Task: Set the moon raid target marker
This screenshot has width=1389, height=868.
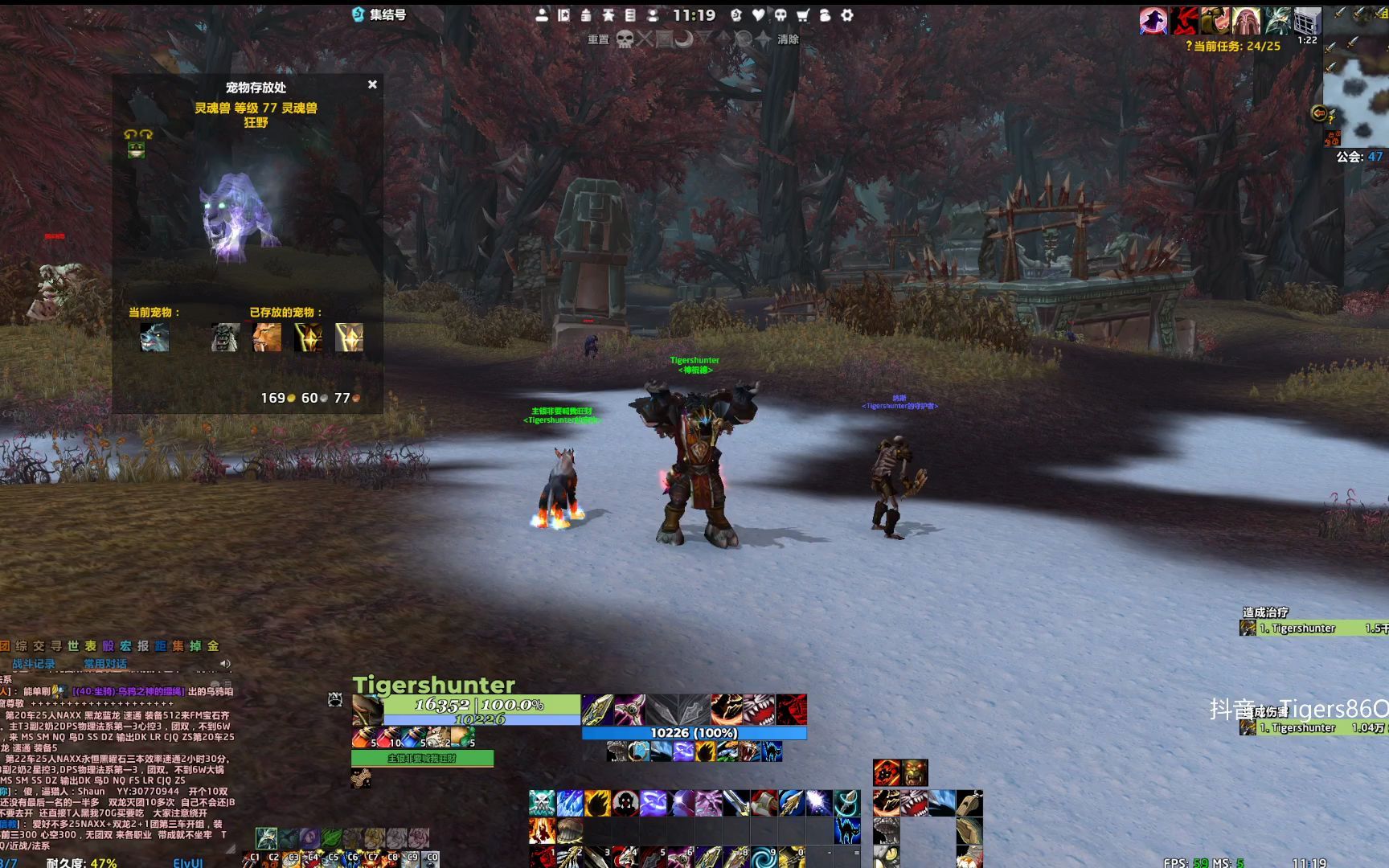Action: [684, 39]
